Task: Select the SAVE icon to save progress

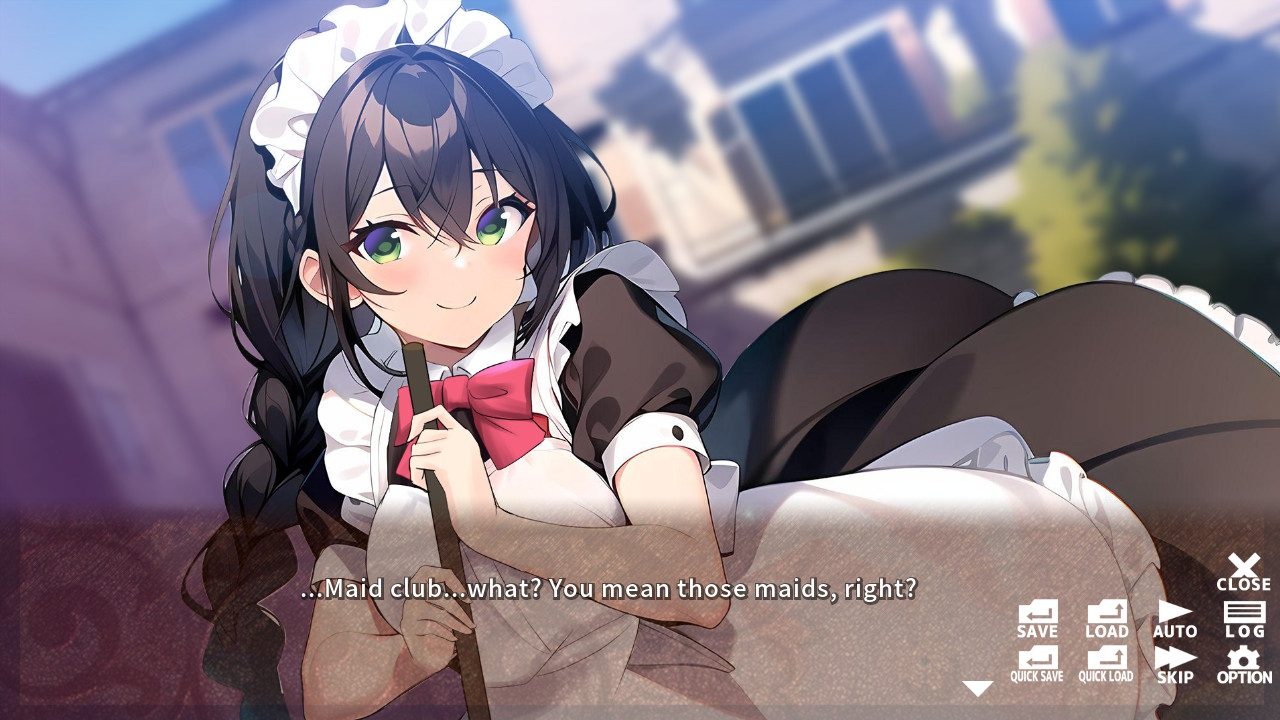Action: click(x=1037, y=614)
